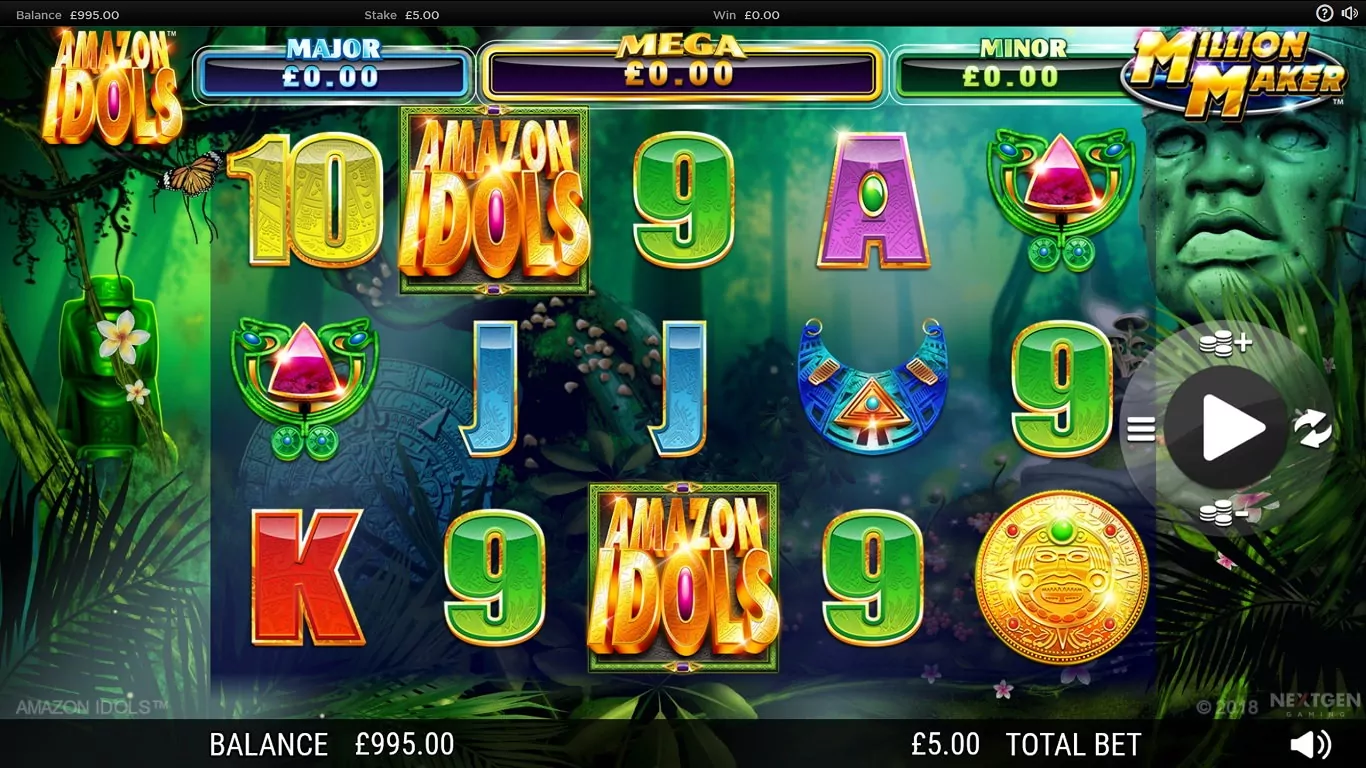Open help via the question mark icon
Screen dimensions: 1366x768
coord(1325,13)
